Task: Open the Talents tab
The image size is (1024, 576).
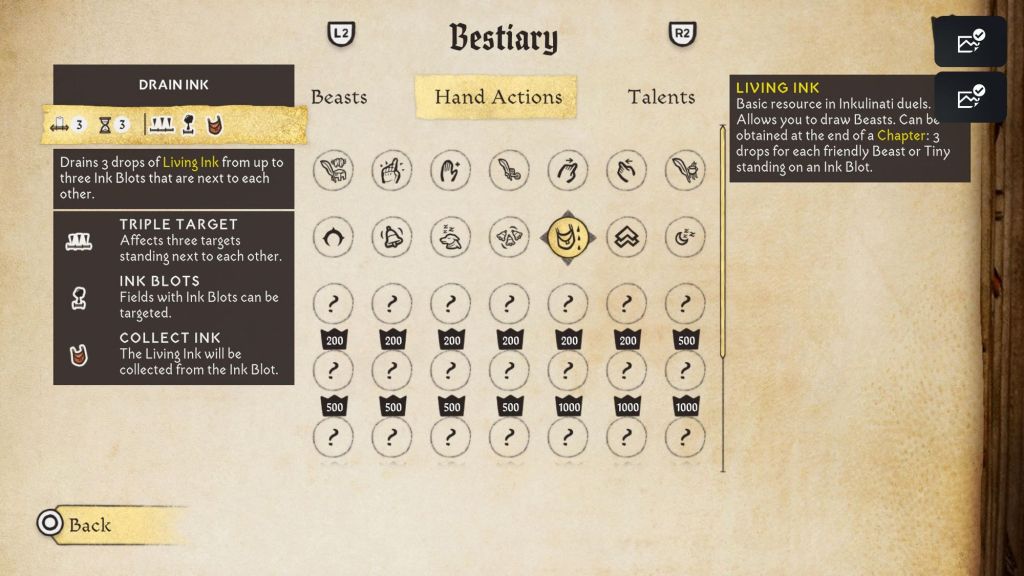Action: [x=661, y=97]
